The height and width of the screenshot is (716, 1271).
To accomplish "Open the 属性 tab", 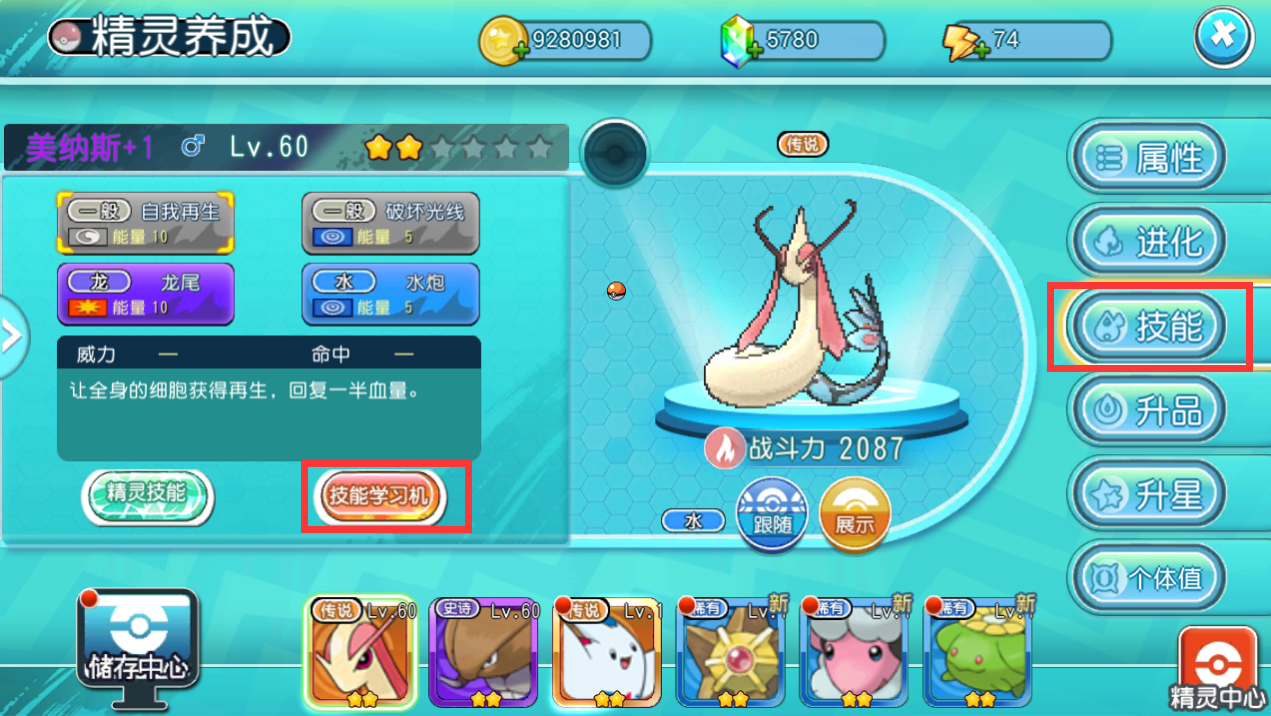I will click(1148, 158).
